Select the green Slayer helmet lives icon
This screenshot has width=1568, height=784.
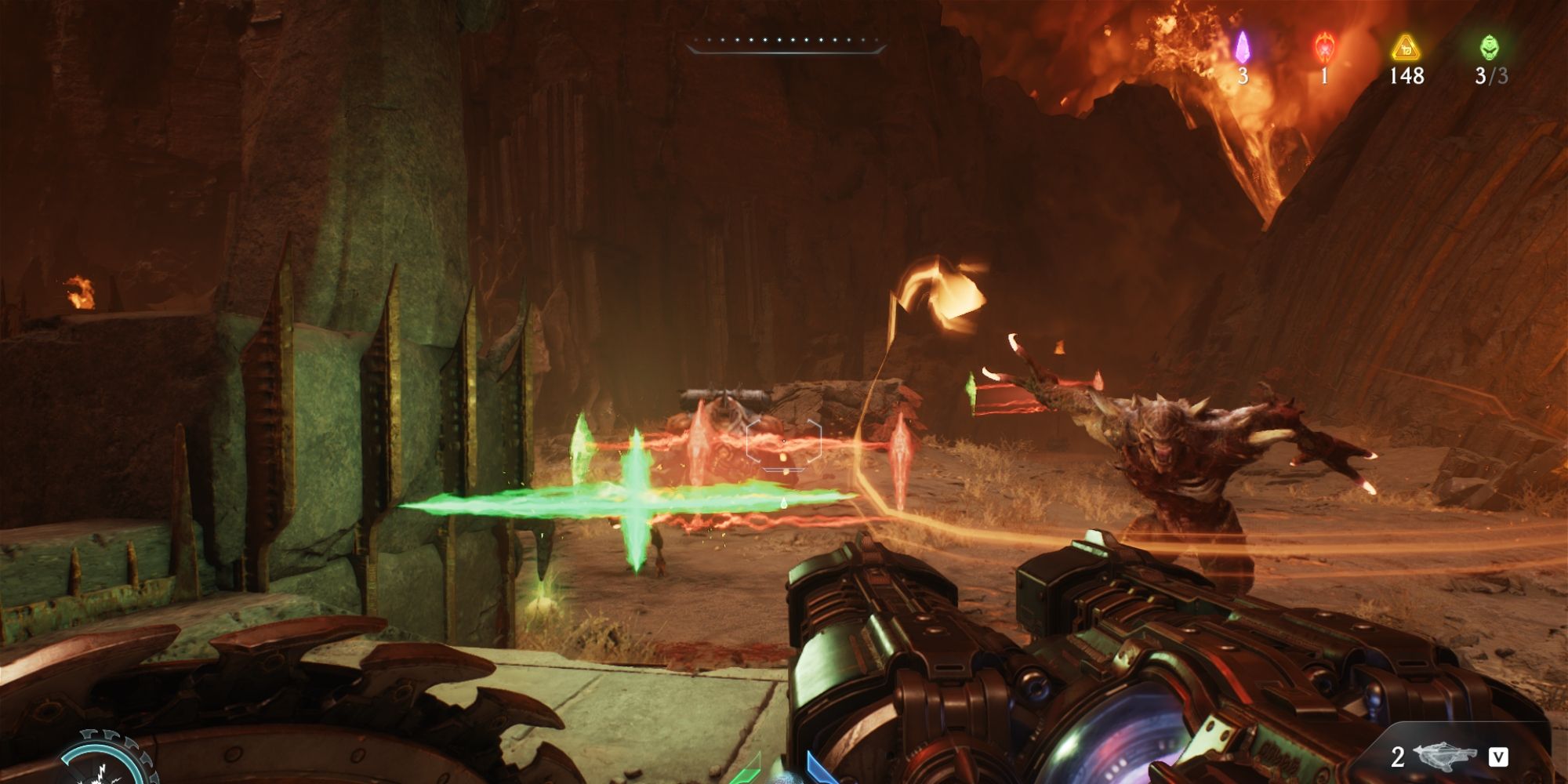(1488, 48)
